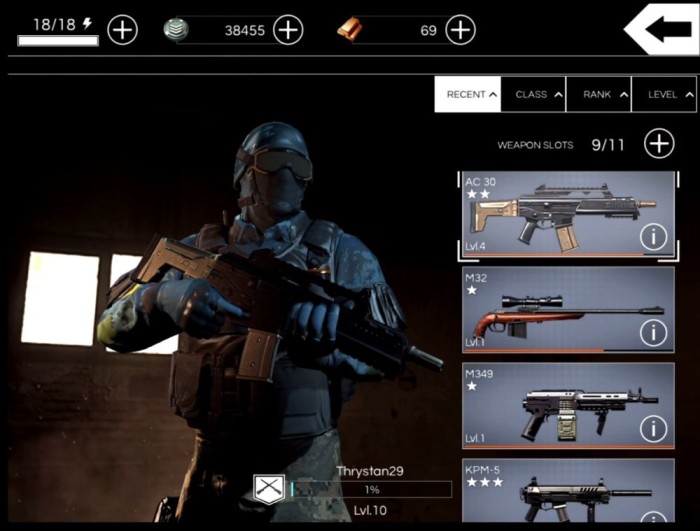Image resolution: width=700 pixels, height=531 pixels.
Task: Sort weapons by Level
Action: click(665, 95)
